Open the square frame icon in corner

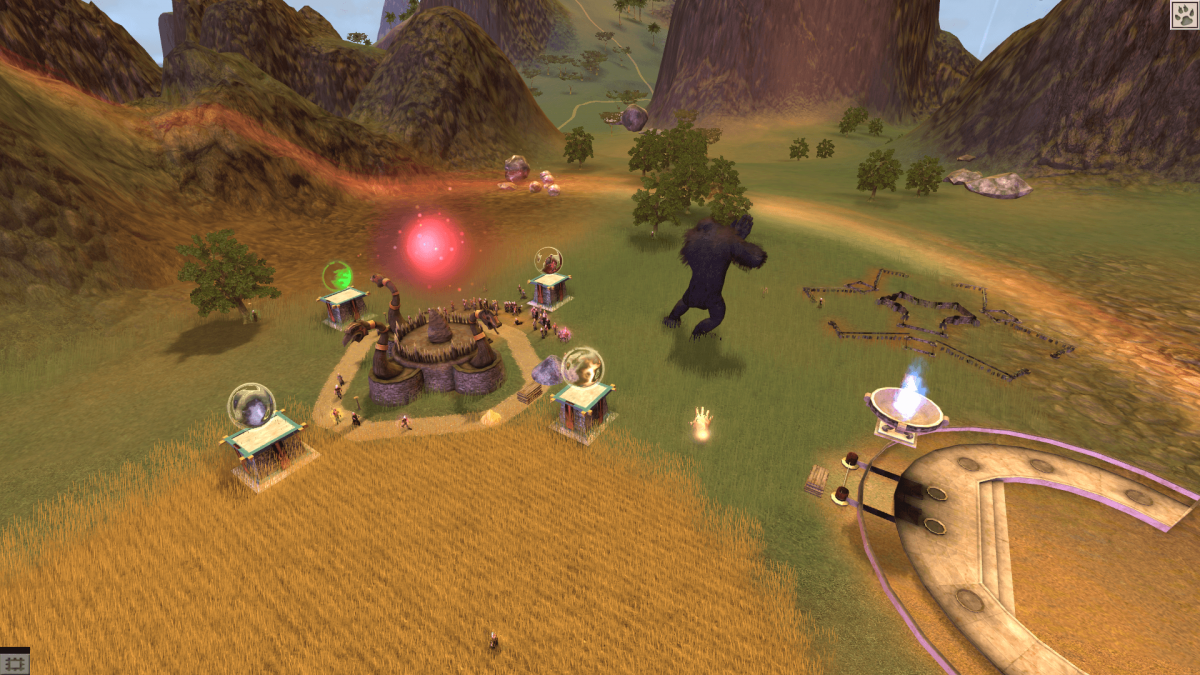click(x=15, y=662)
